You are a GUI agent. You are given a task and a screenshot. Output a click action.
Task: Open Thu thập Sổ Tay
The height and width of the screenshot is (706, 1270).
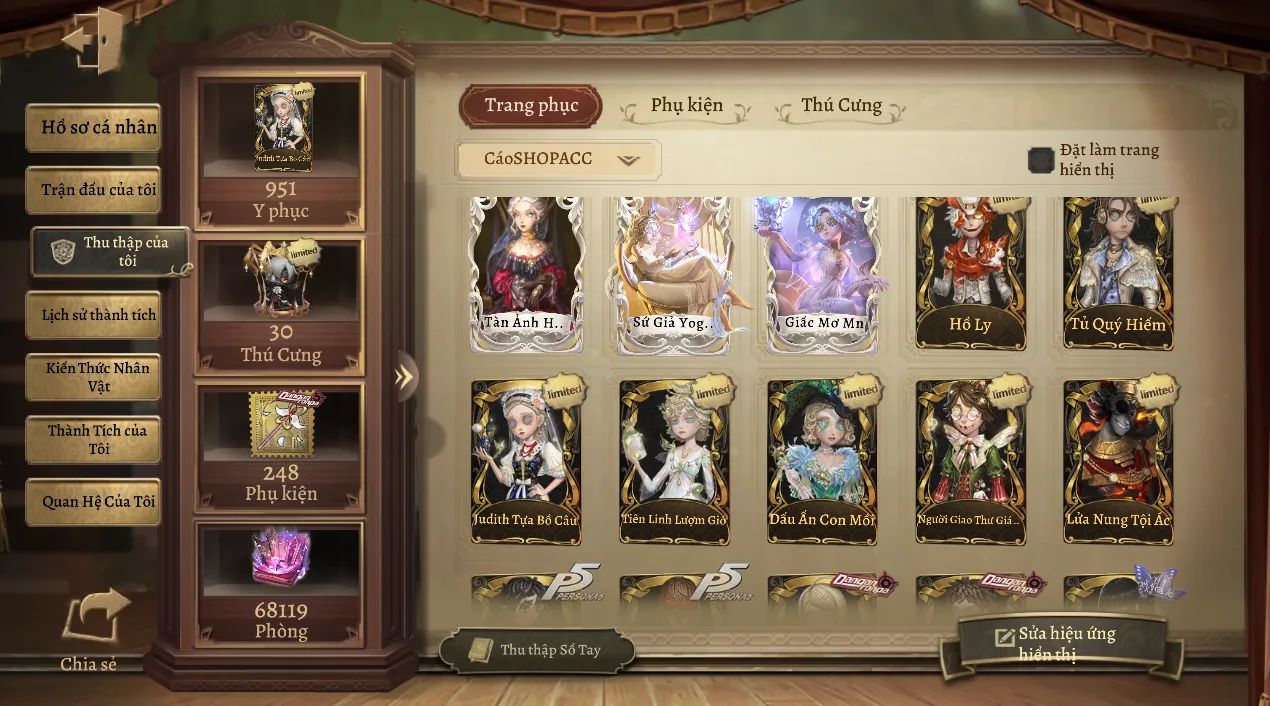[537, 650]
